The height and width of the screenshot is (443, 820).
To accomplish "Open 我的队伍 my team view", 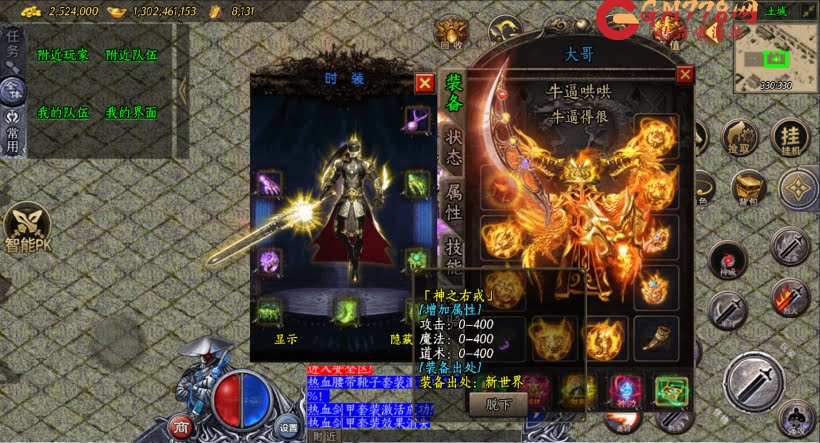I will [x=61, y=113].
